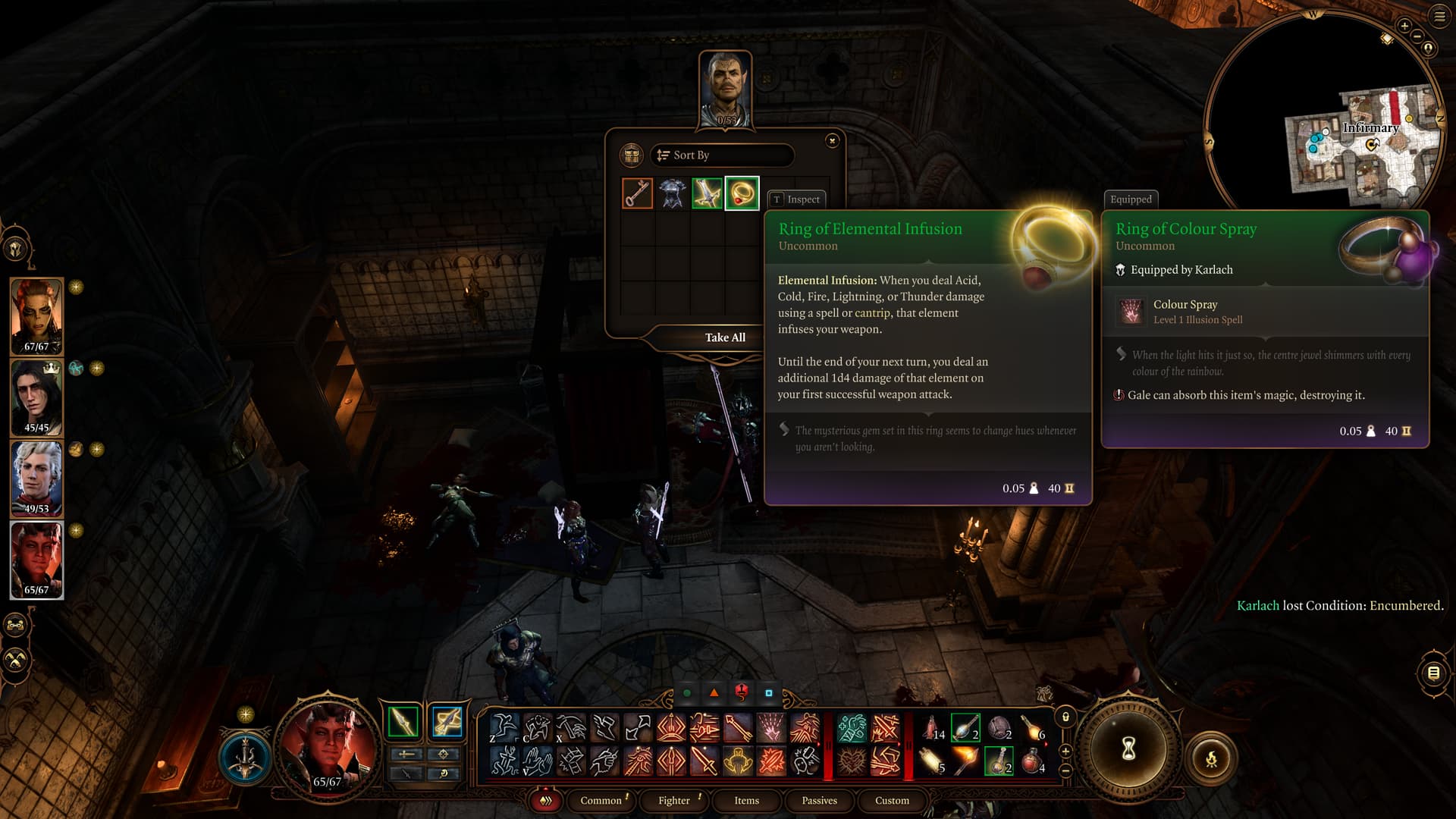Viewport: 1456px width, 819px height.
Task: Take all items from the loot window
Action: (x=725, y=337)
